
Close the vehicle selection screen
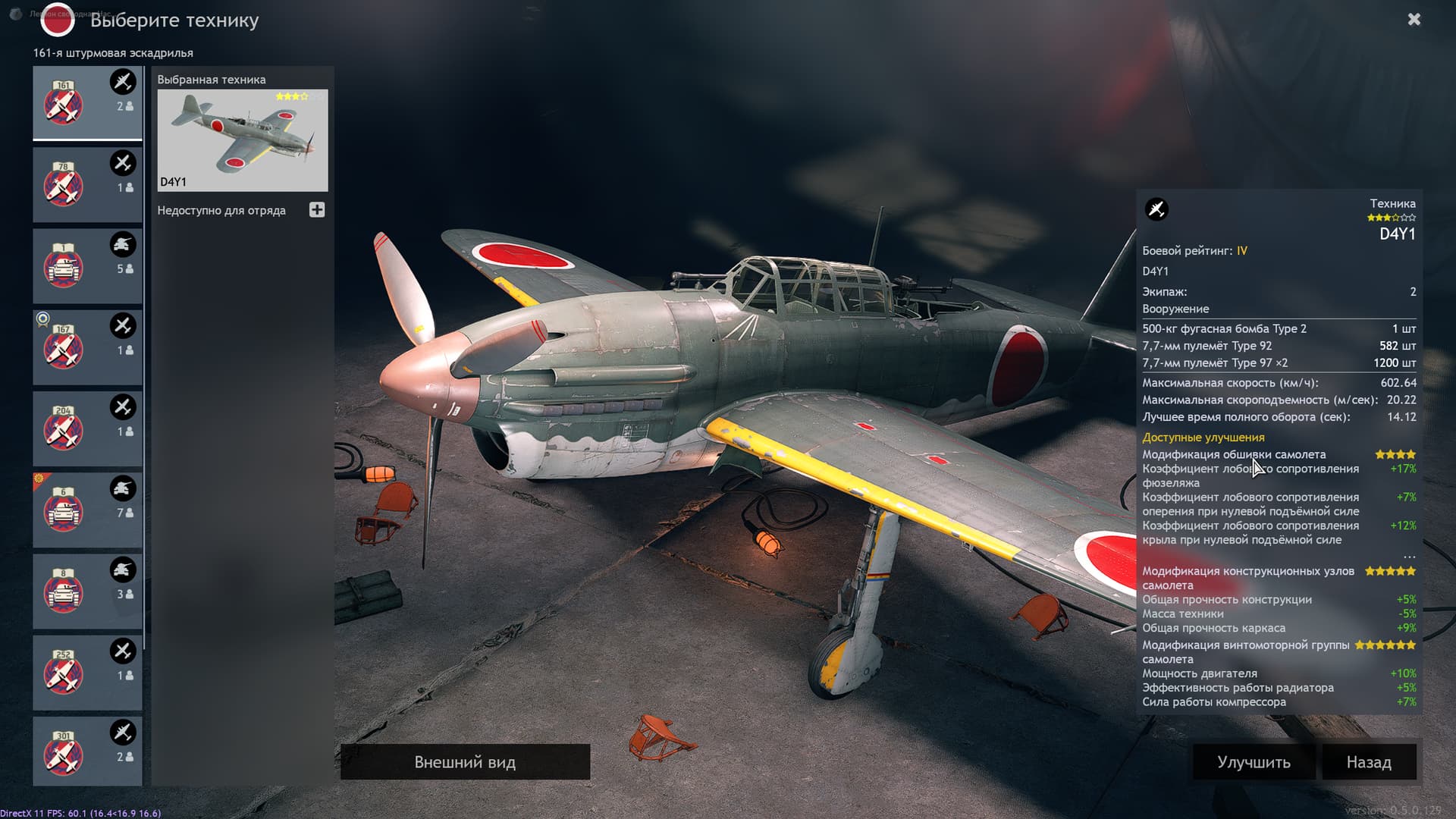[x=1414, y=20]
